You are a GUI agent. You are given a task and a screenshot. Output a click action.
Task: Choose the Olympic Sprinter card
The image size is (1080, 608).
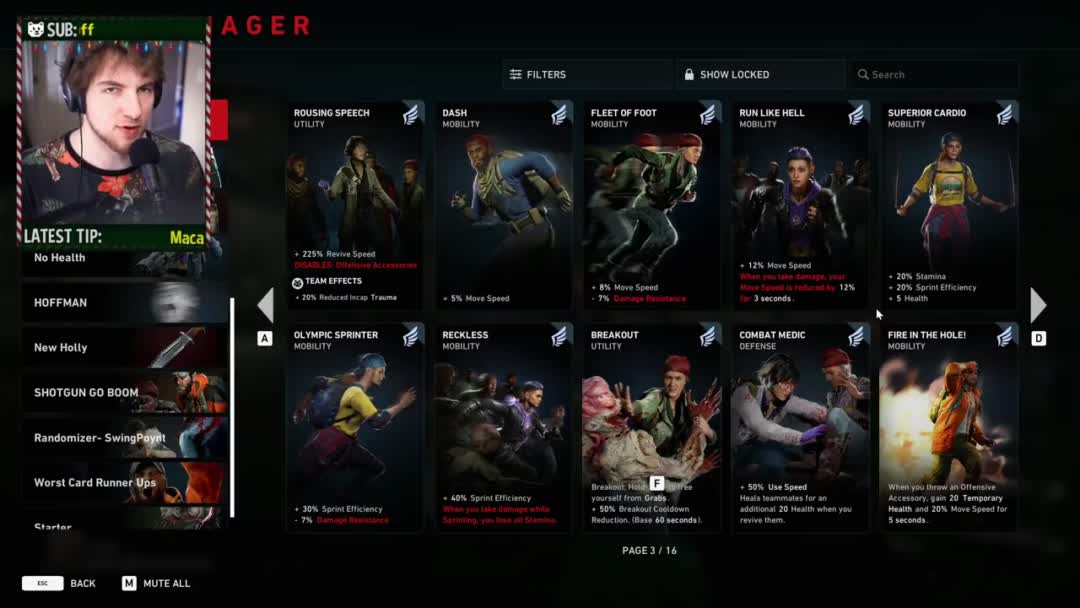355,427
